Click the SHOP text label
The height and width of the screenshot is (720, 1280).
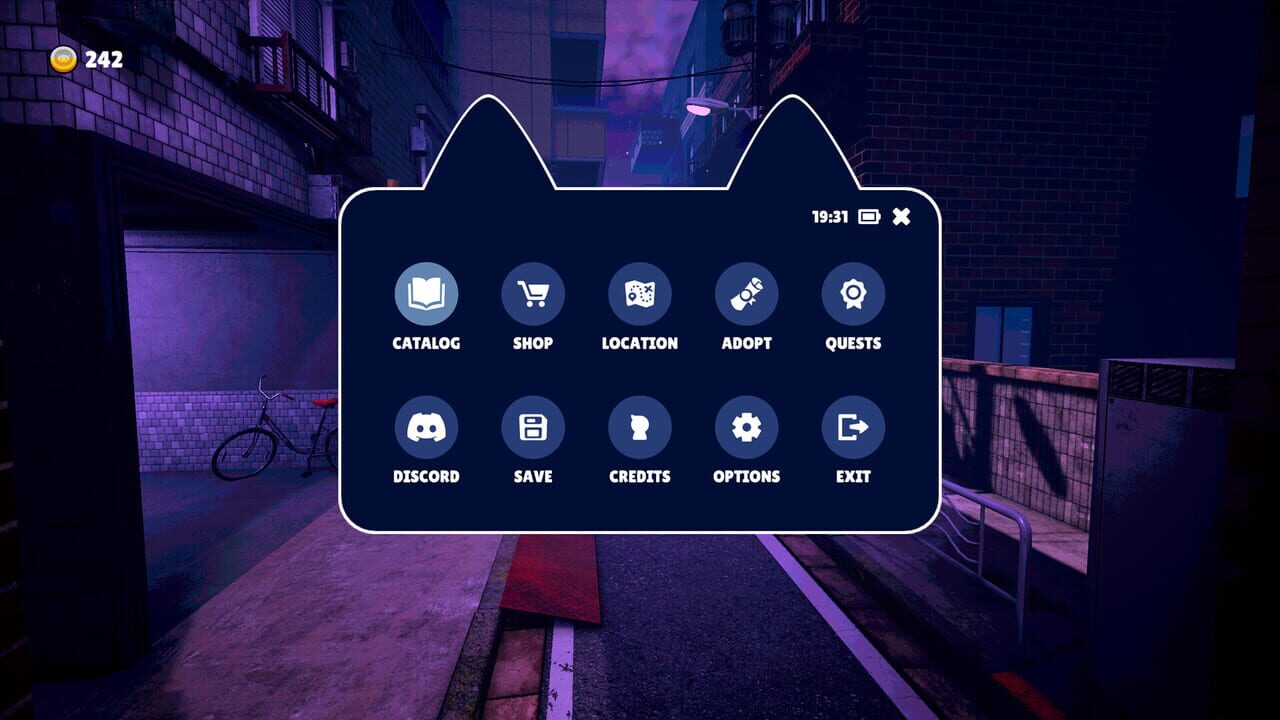pos(533,343)
